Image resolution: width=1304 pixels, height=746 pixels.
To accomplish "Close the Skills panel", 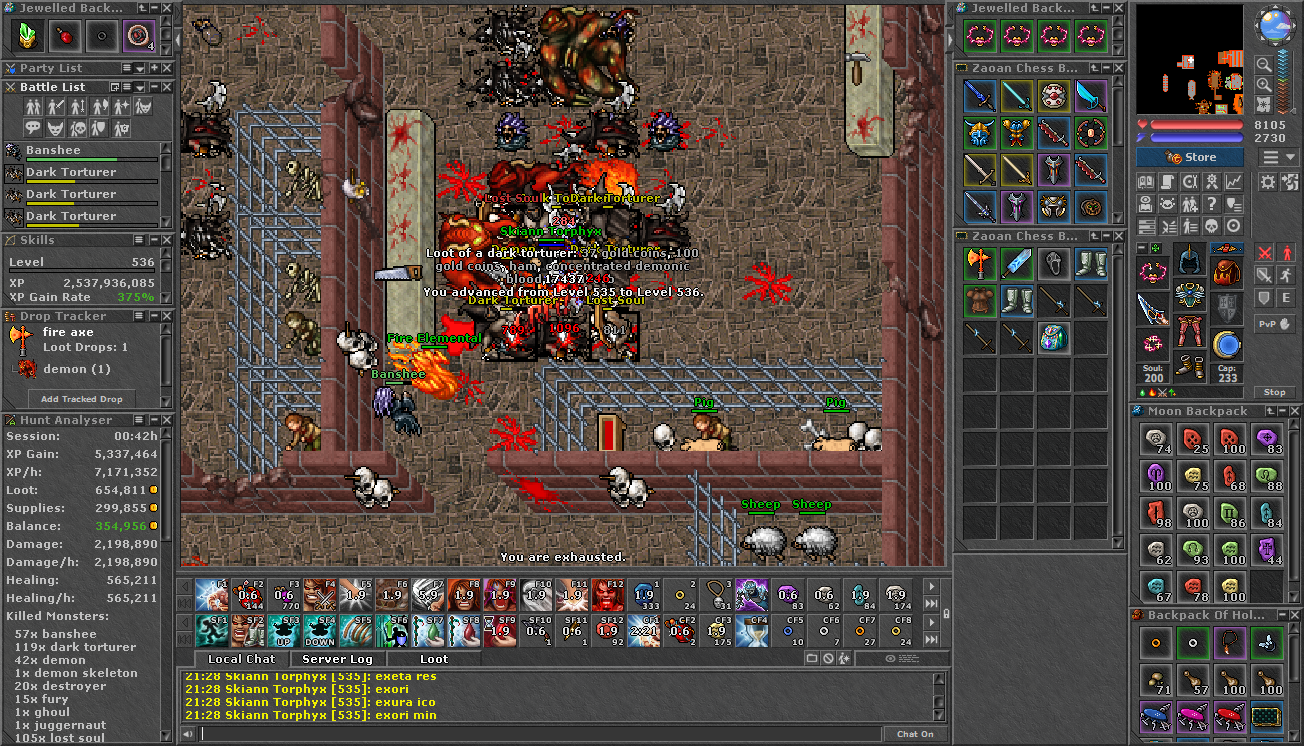I will click(167, 240).
